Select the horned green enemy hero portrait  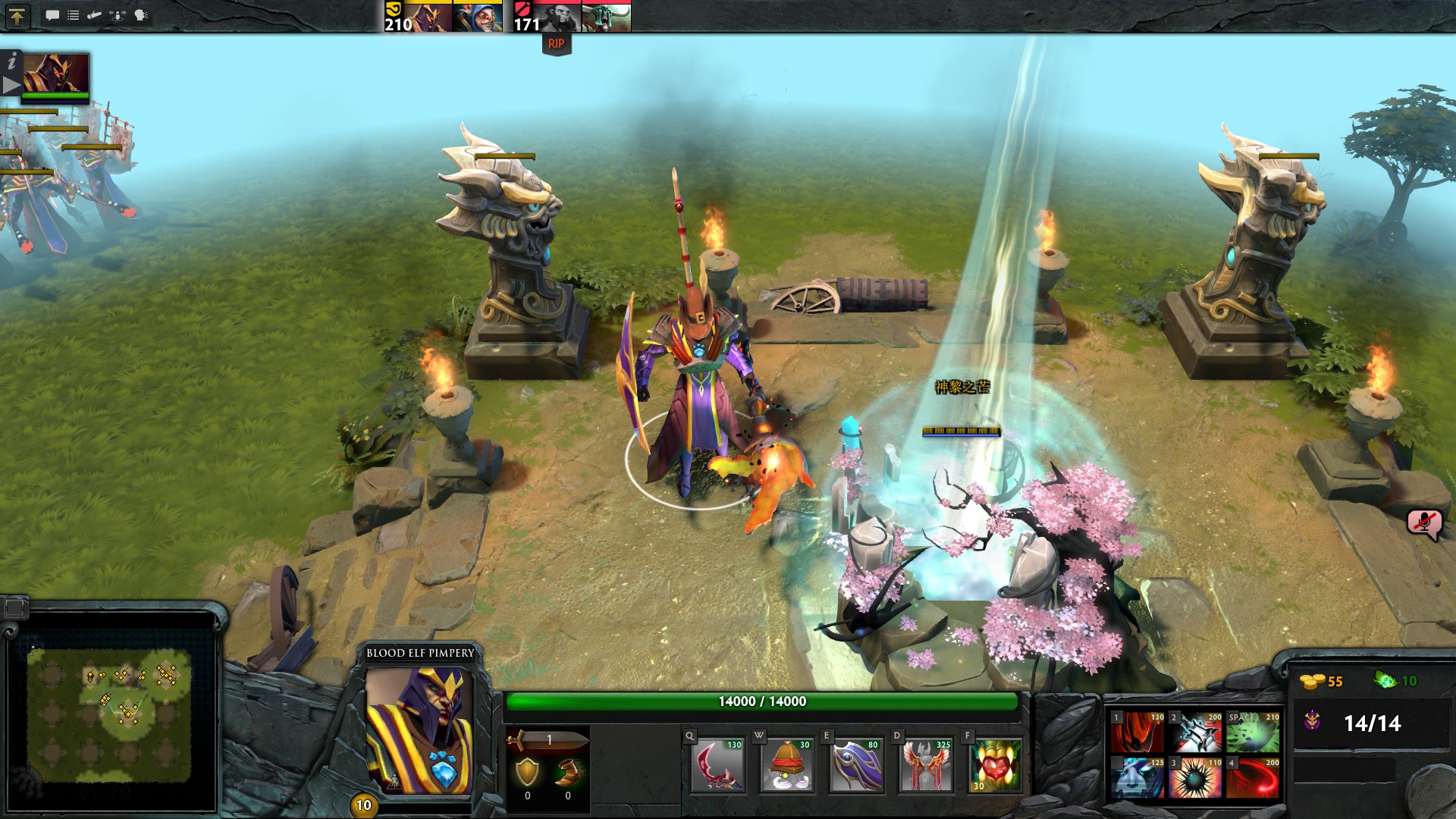pyautogui.click(x=606, y=17)
